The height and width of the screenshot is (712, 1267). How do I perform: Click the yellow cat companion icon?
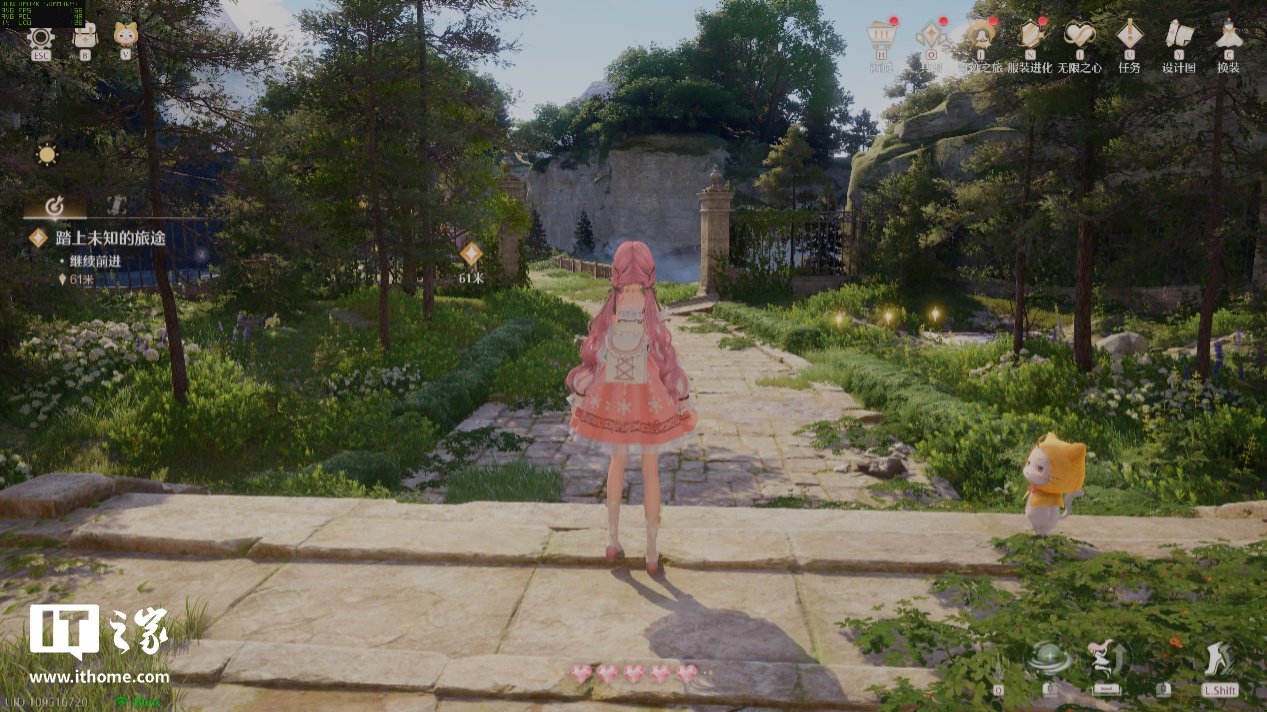(125, 36)
